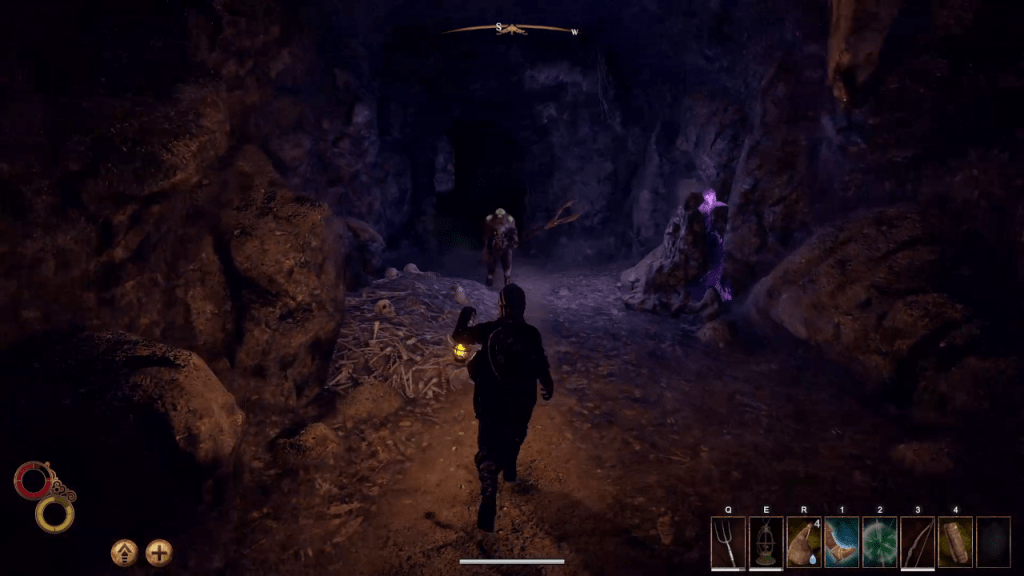
Task: Equip the bow from the hotbar
Action: click(918, 541)
